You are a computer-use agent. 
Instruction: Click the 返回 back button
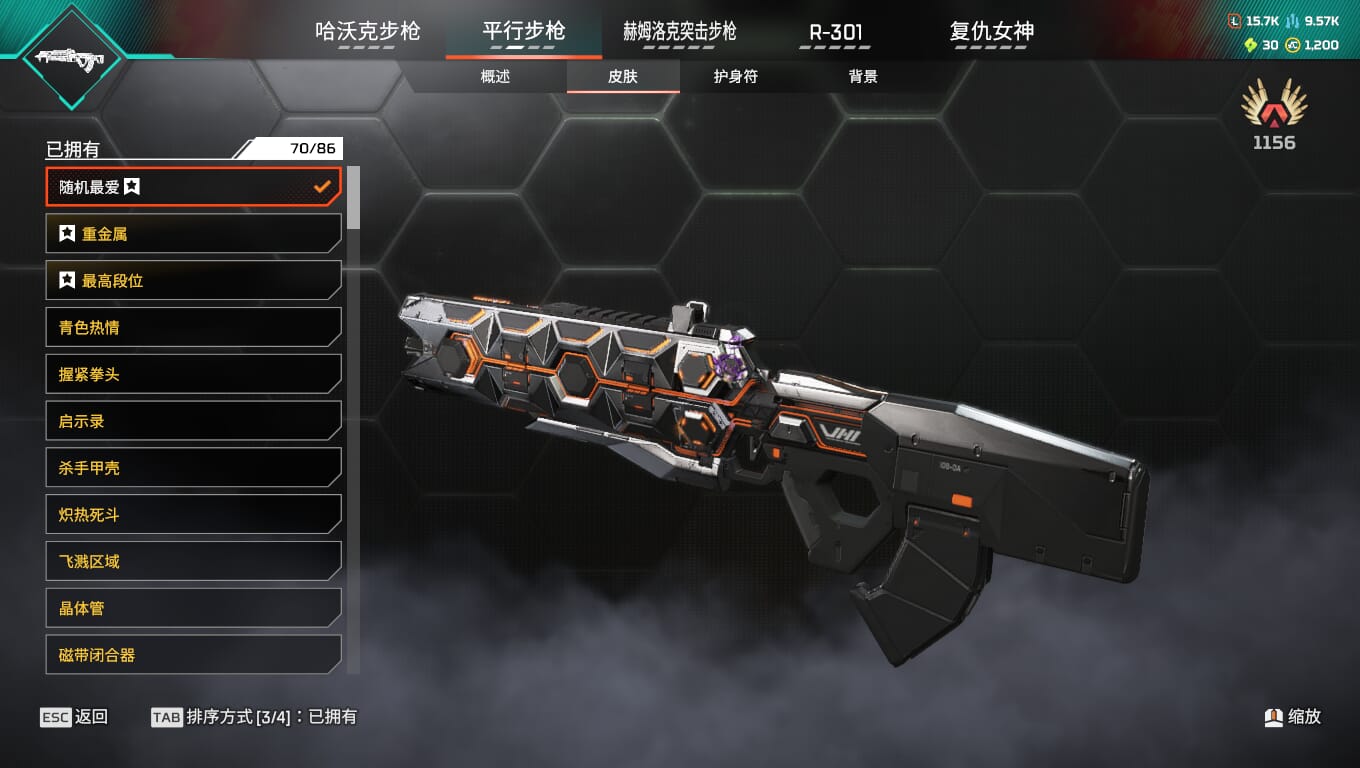[x=74, y=717]
